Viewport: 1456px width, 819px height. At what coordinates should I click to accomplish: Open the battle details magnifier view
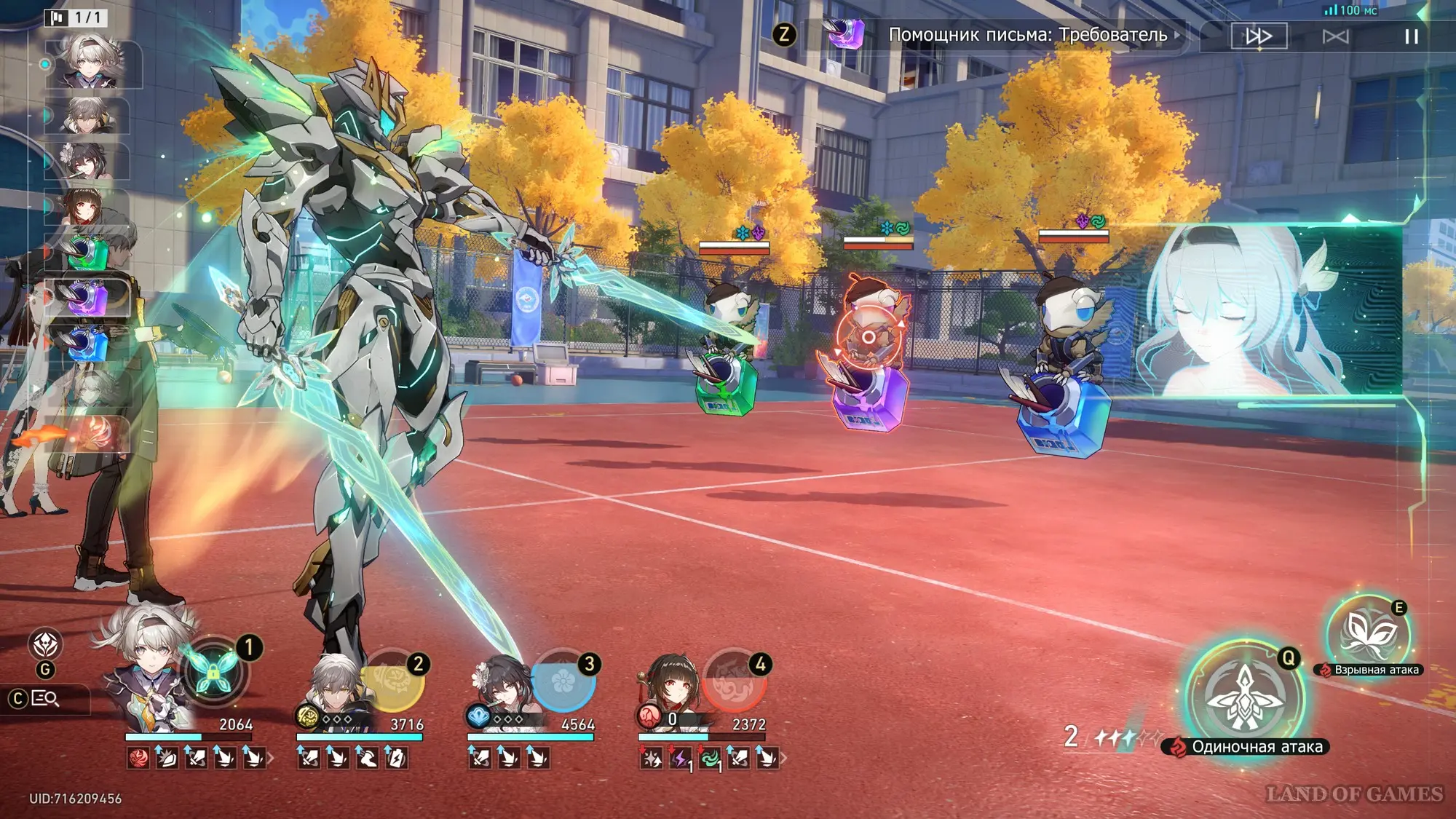(x=45, y=699)
